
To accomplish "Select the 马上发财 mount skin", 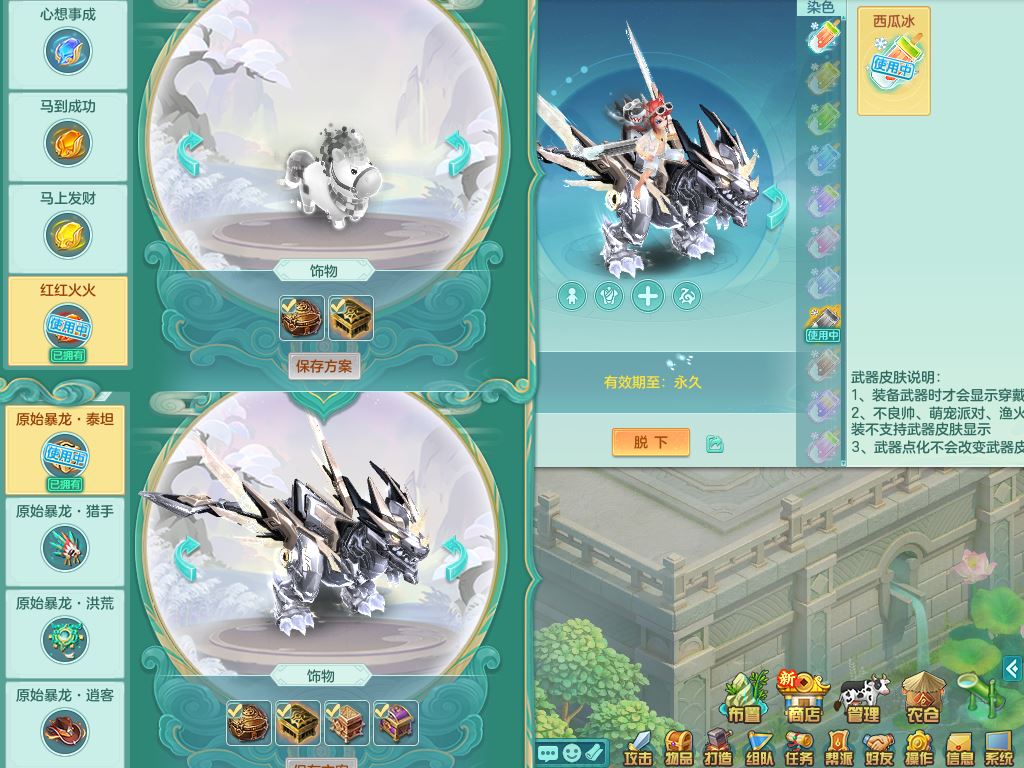I will [68, 229].
